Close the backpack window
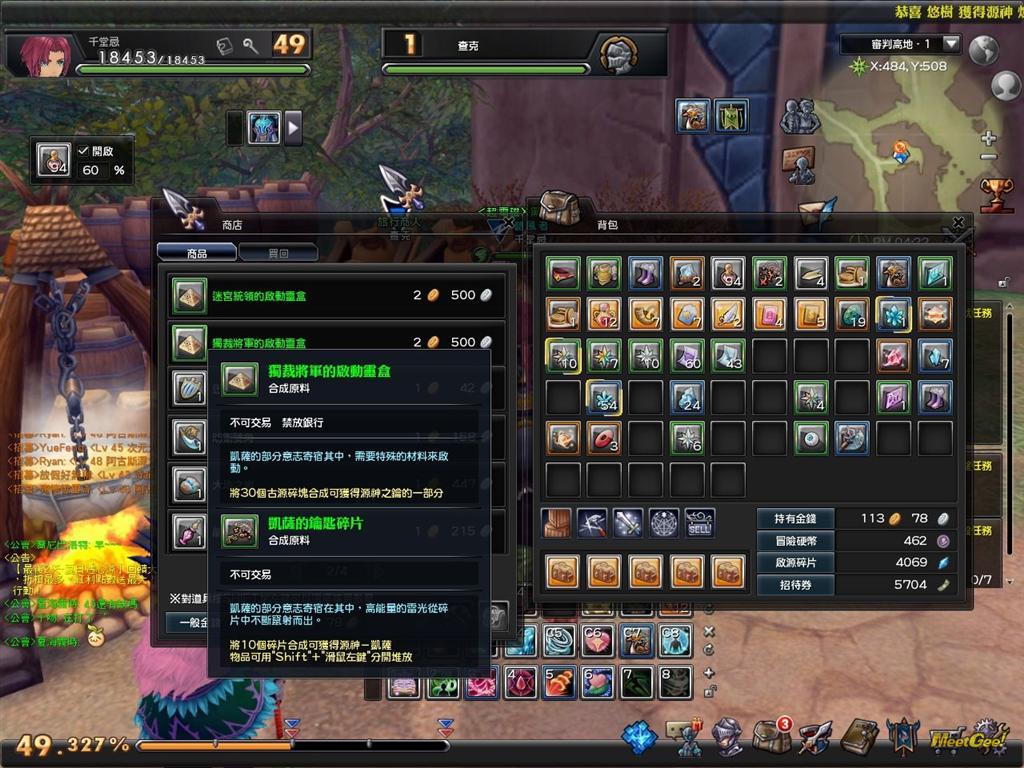The width and height of the screenshot is (1024, 768). (958, 223)
